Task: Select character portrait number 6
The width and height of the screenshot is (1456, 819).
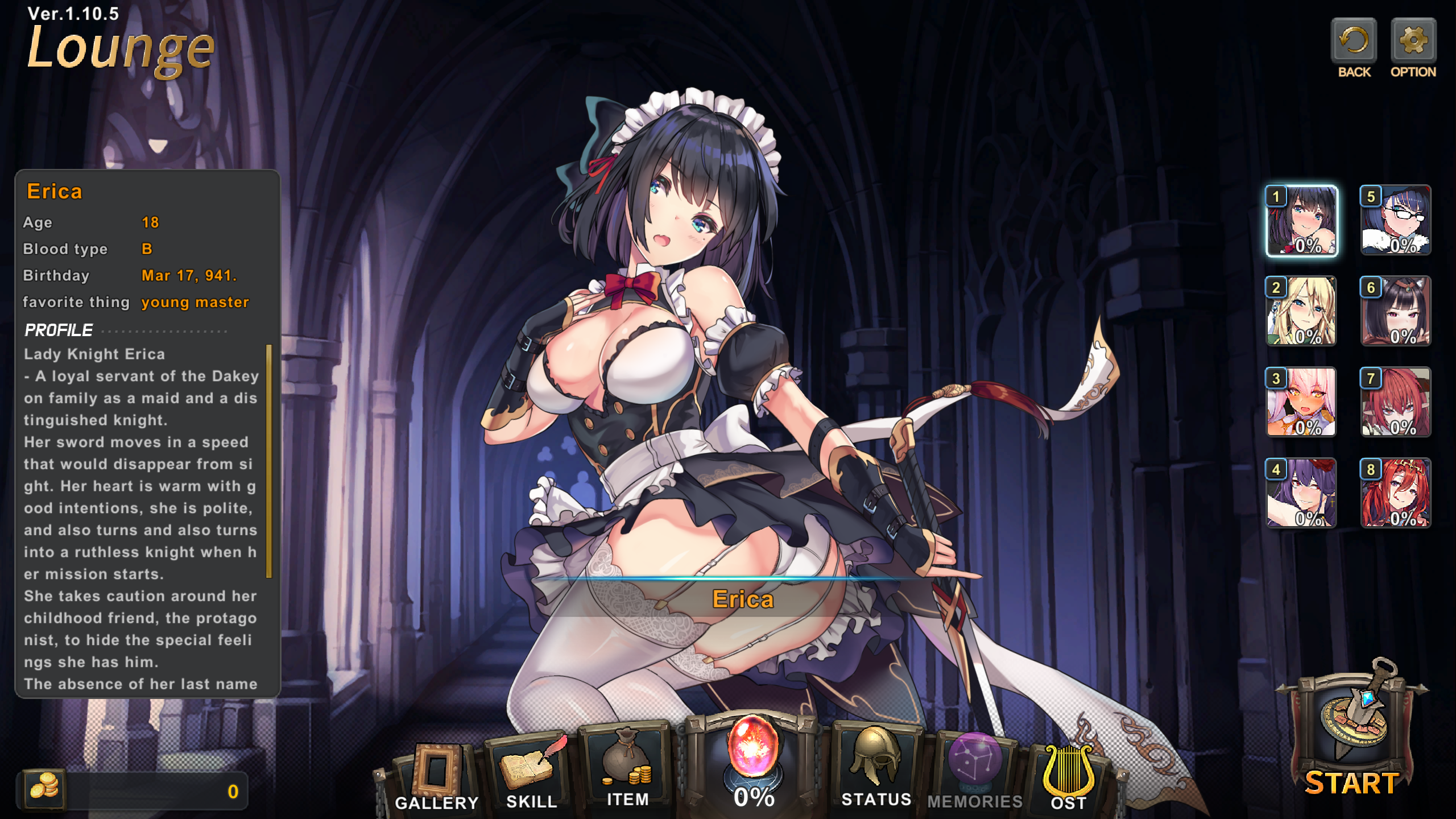Action: tap(1396, 311)
